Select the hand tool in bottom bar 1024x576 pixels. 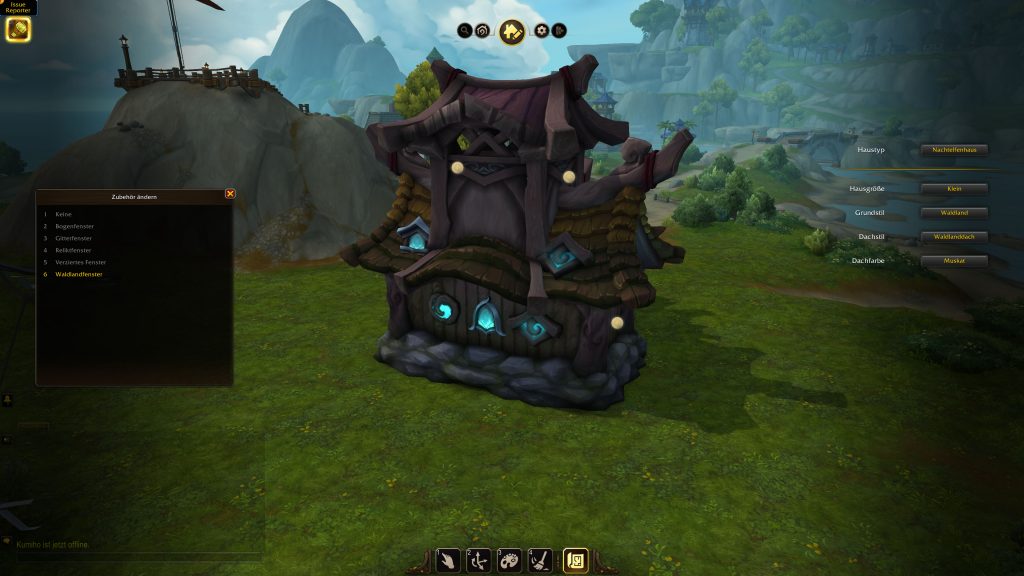[x=449, y=561]
